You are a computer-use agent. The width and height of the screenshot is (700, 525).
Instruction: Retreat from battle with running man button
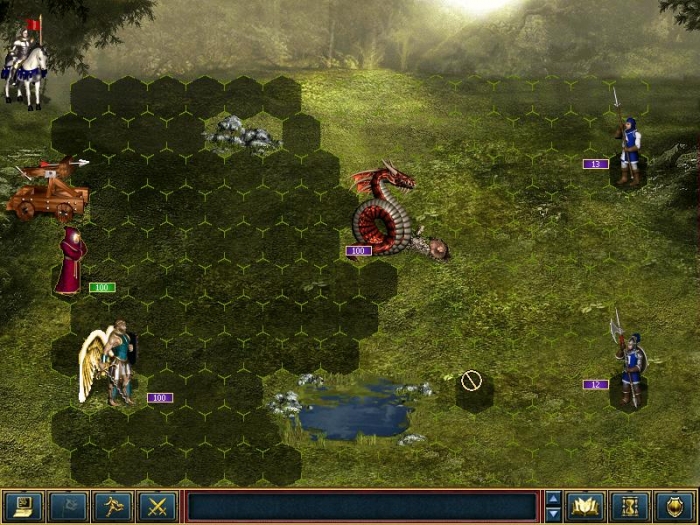112,506
